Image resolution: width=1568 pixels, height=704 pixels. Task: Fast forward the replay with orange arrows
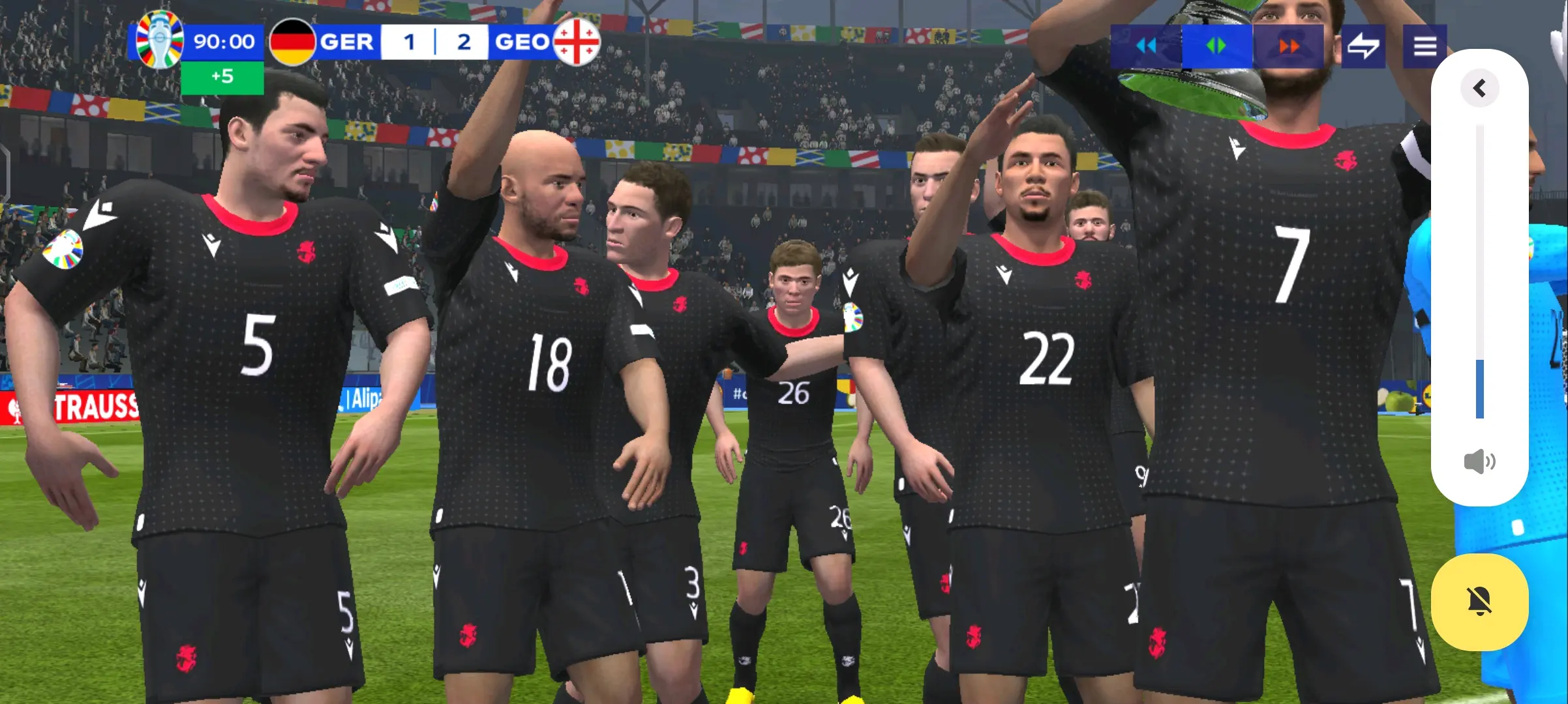point(1289,46)
